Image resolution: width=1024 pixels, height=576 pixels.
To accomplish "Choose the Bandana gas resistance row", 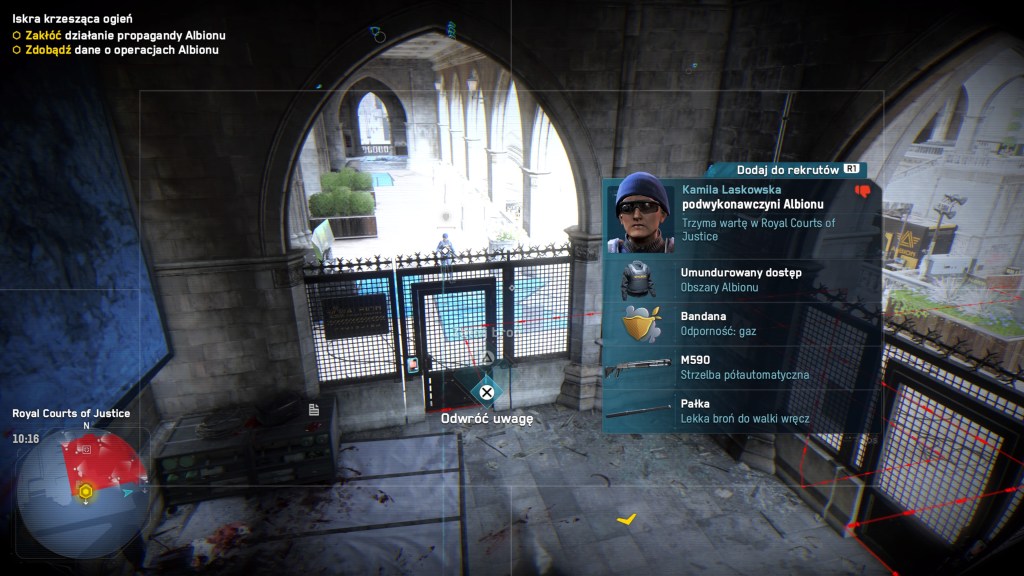I will click(x=741, y=323).
